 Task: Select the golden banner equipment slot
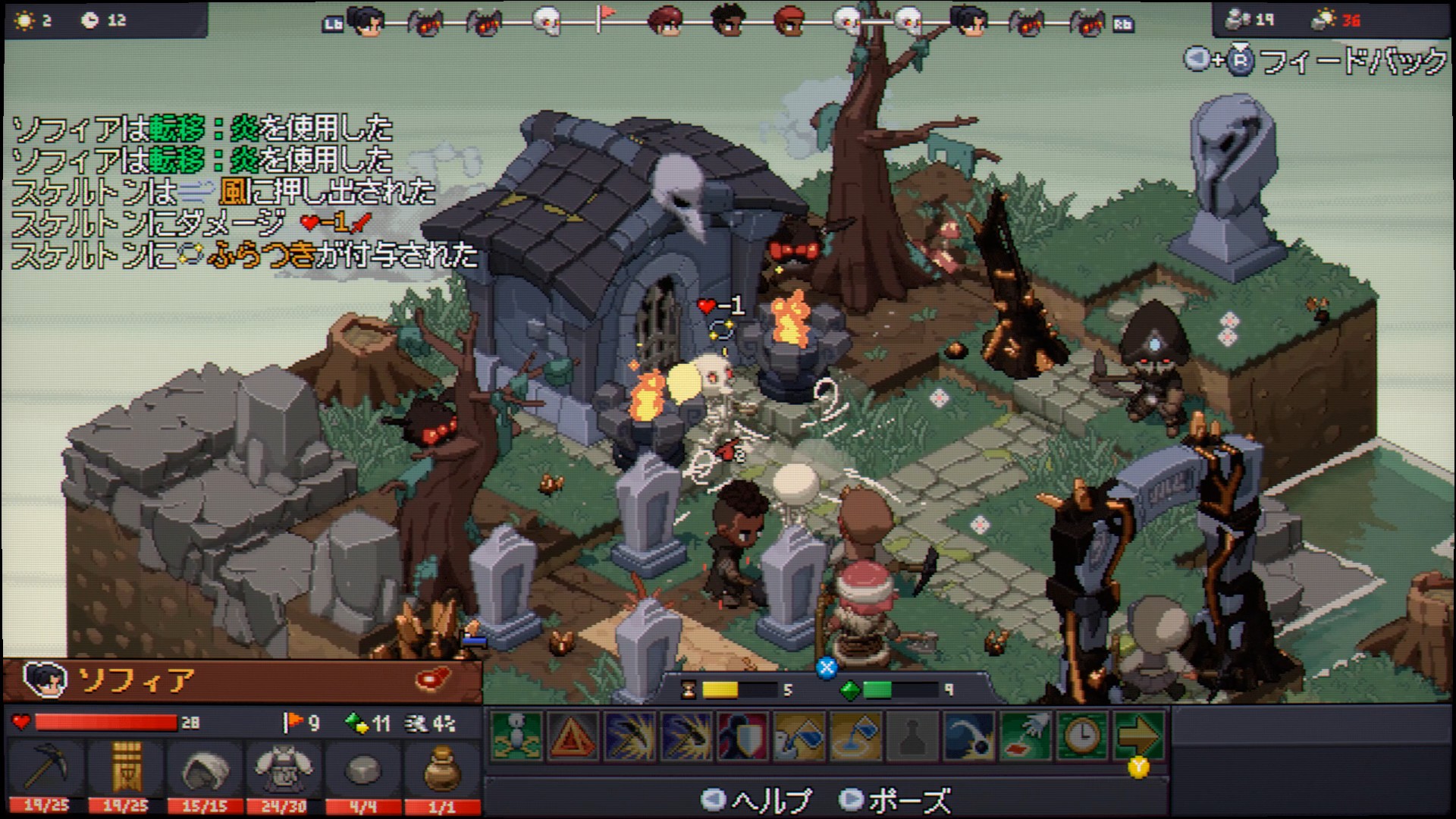pos(125,767)
